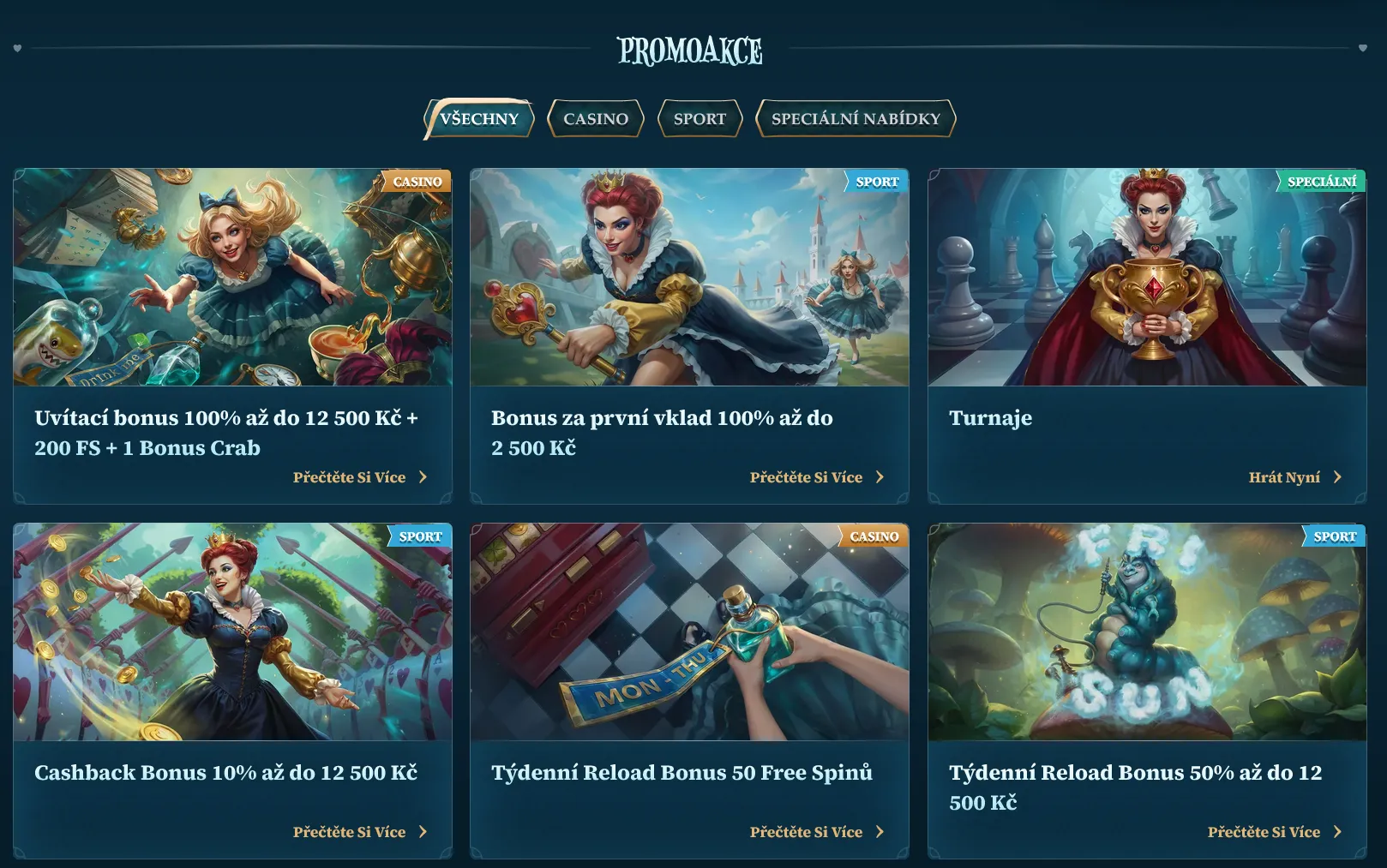
Task: Click the arrow icon on the Cashback Bonus card link
Action: (x=422, y=831)
